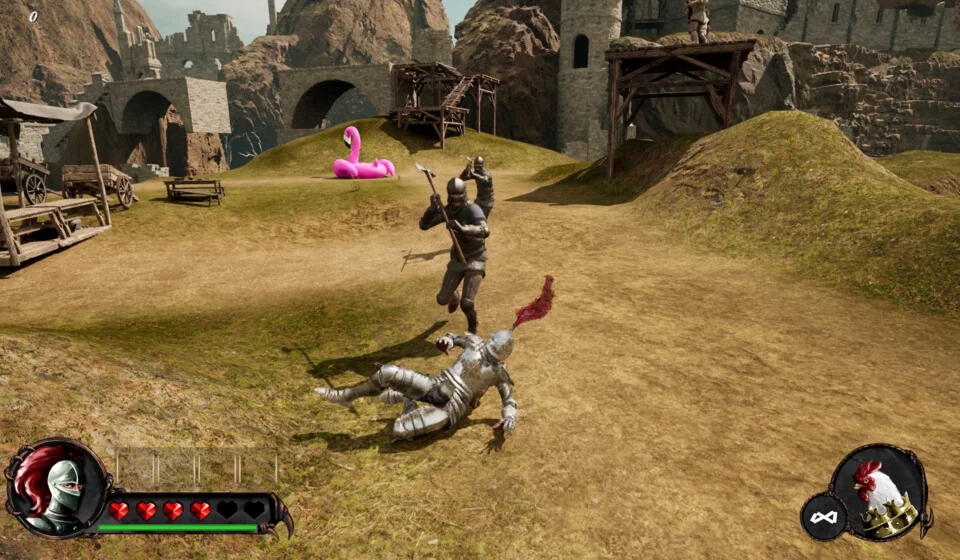Click the helmeted knight portrait

click(x=58, y=490)
